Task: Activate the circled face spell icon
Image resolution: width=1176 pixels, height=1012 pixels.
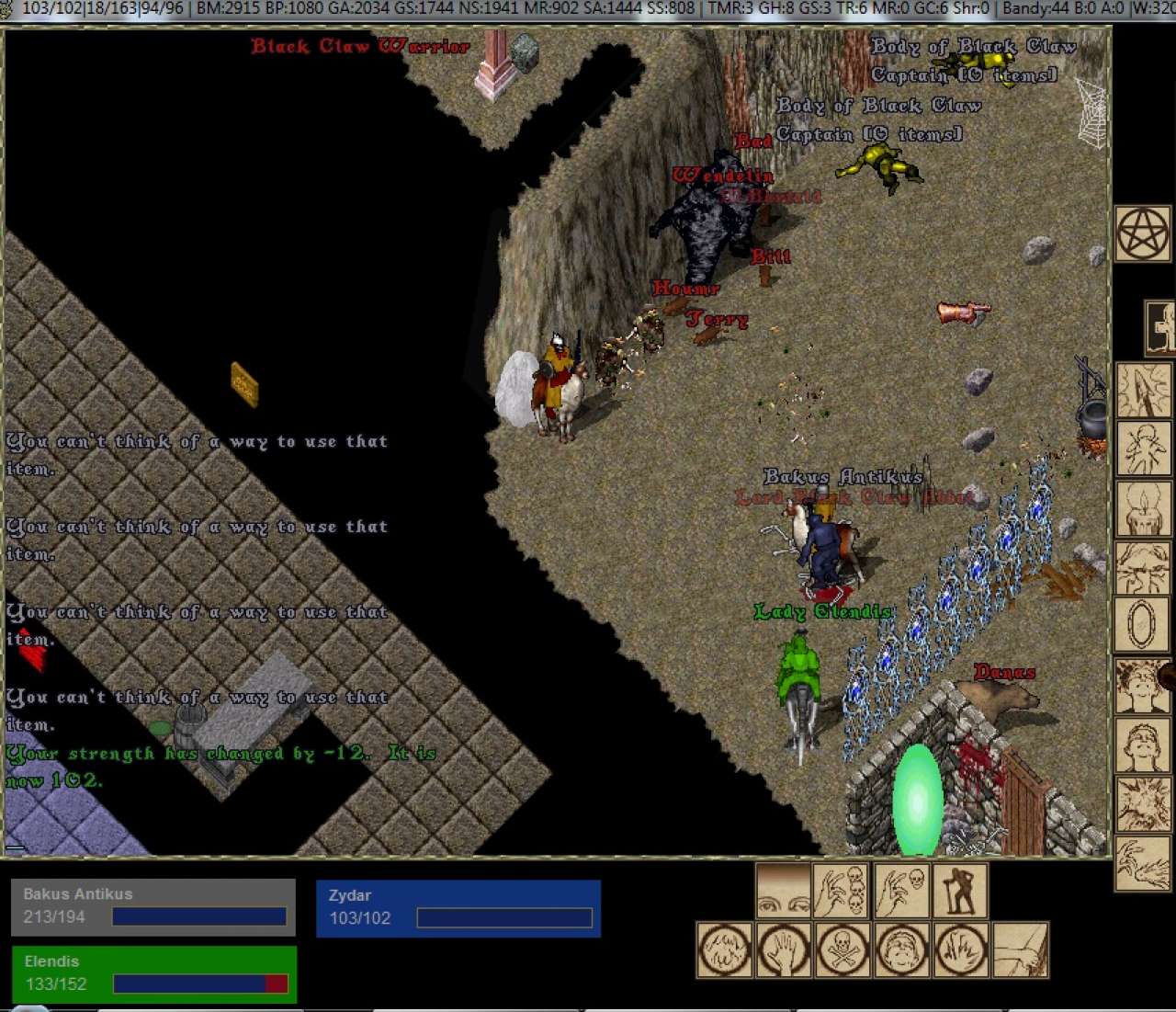Action: point(901,949)
